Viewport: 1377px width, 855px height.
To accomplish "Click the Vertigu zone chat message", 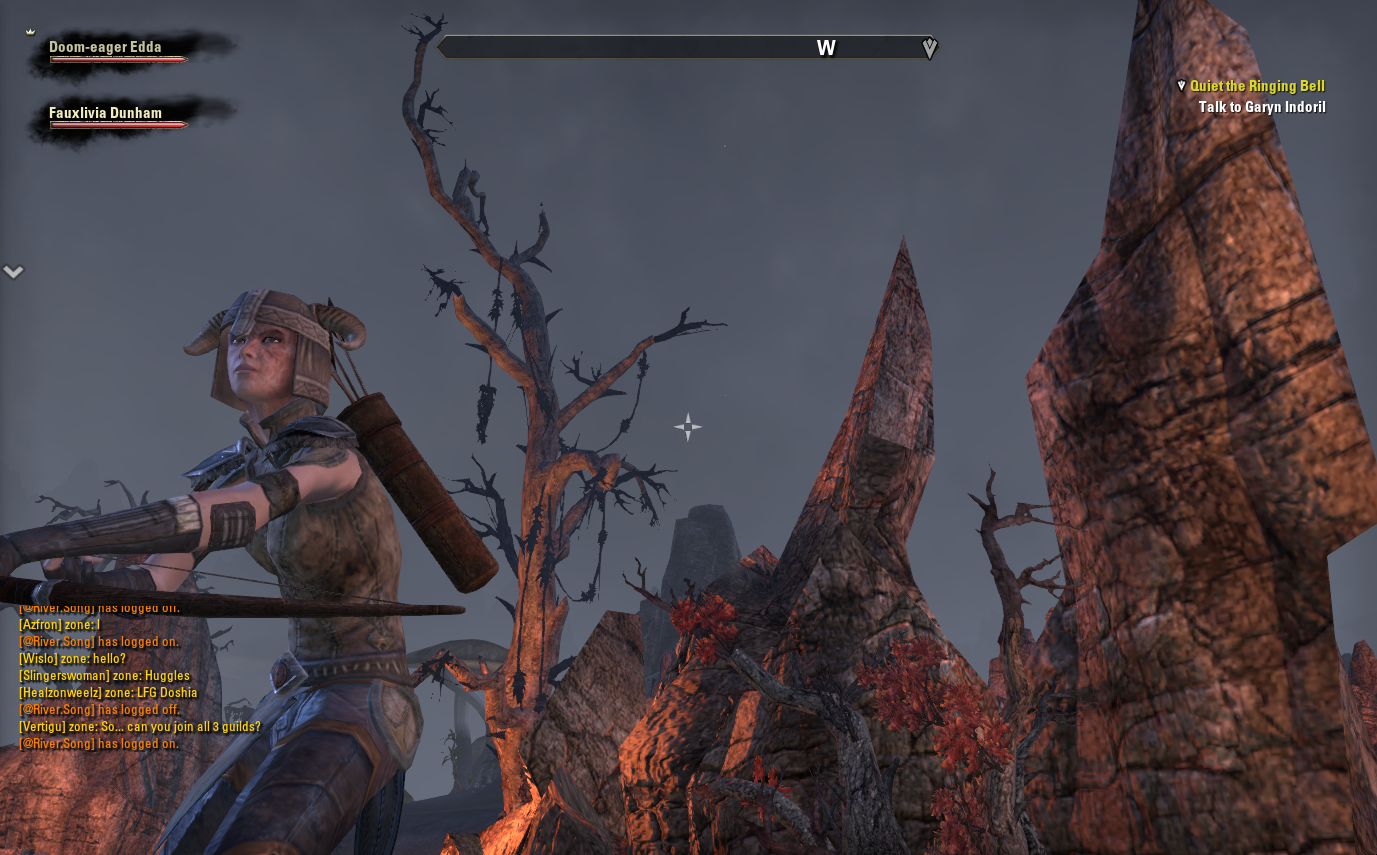I will 140,727.
